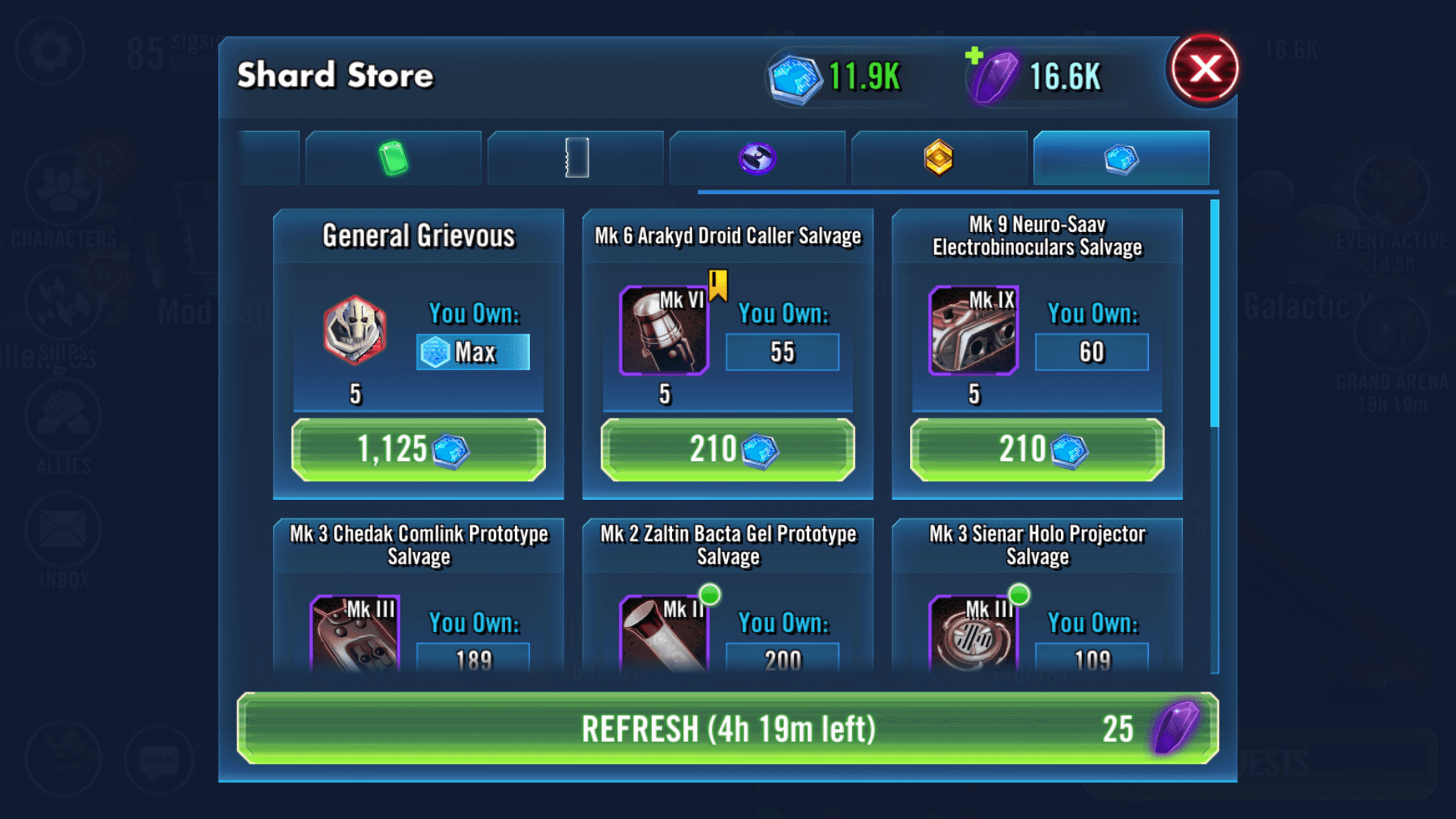Open the white ticket store tab
This screenshot has height=819, width=1456.
576,158
